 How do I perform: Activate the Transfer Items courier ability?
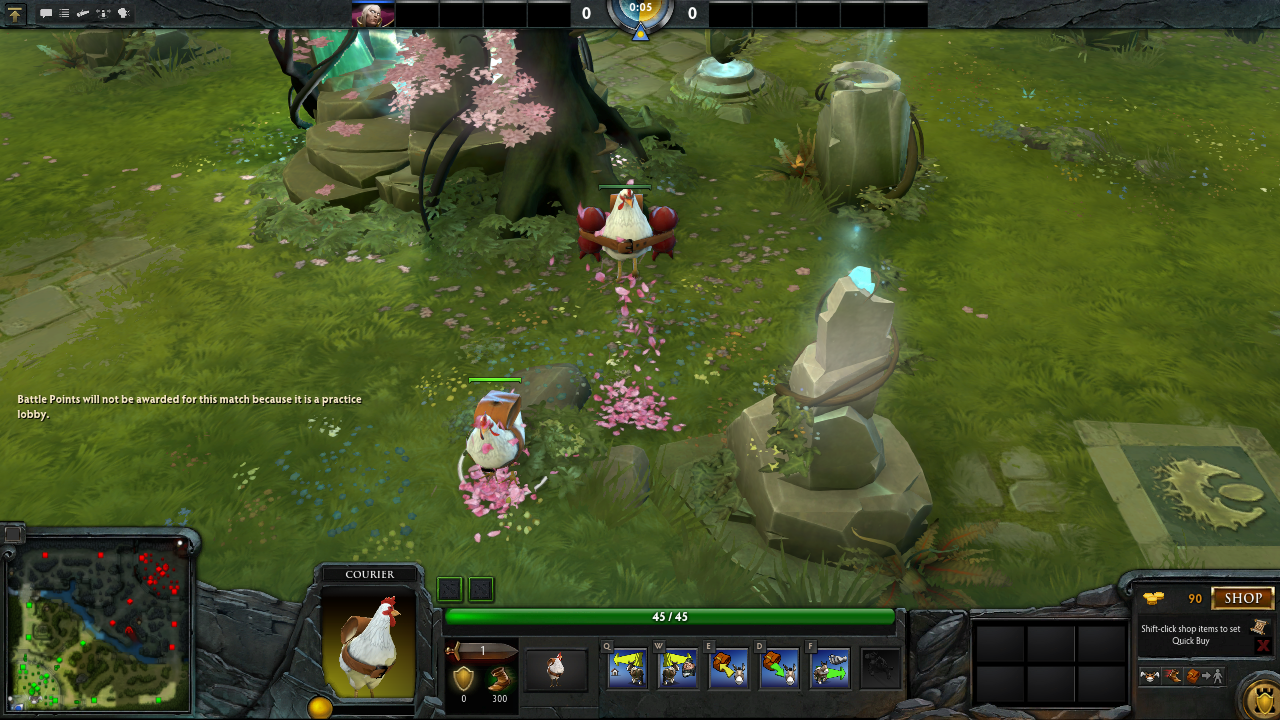tap(830, 669)
